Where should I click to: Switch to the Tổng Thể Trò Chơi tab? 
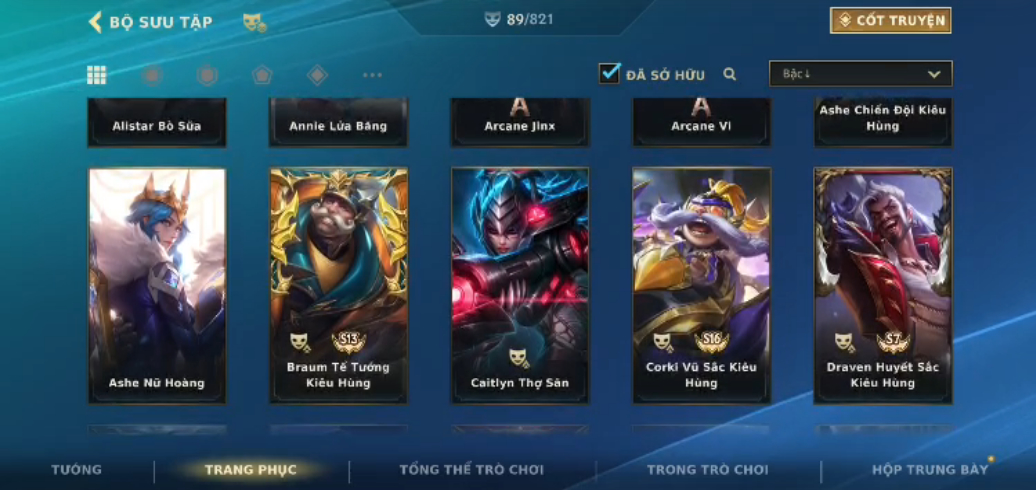click(x=472, y=470)
